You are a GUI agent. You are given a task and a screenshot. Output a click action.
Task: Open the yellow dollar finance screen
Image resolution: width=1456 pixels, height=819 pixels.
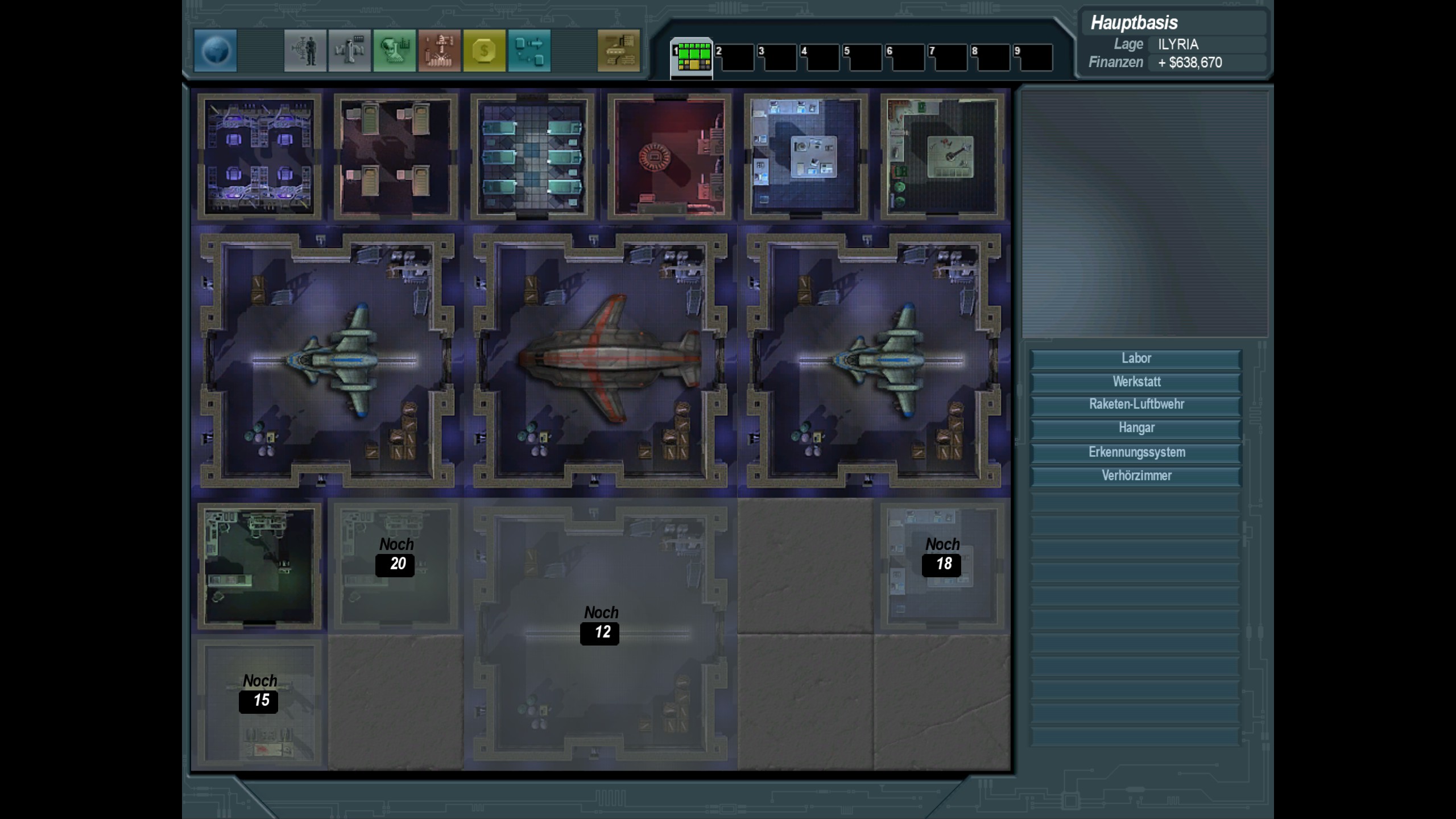point(484,51)
